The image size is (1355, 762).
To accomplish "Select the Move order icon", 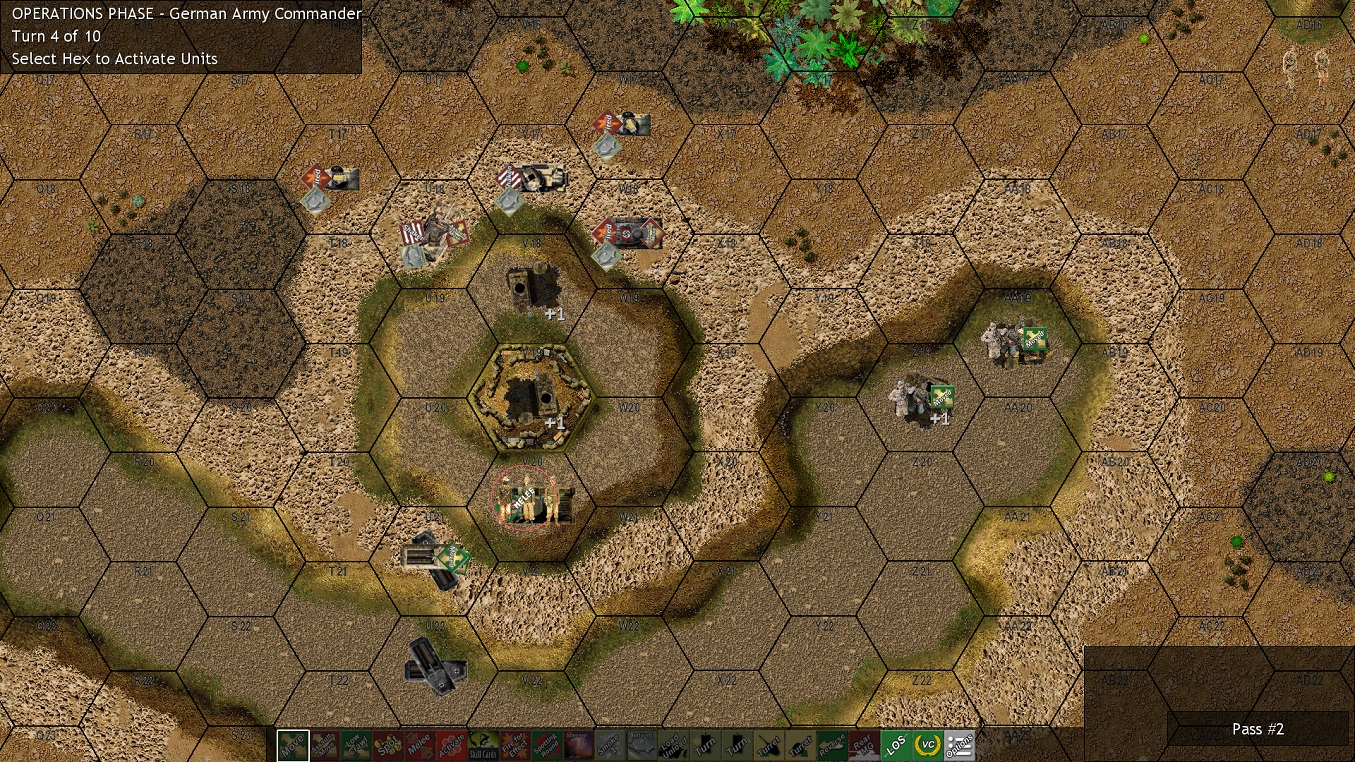I will pos(293,745).
